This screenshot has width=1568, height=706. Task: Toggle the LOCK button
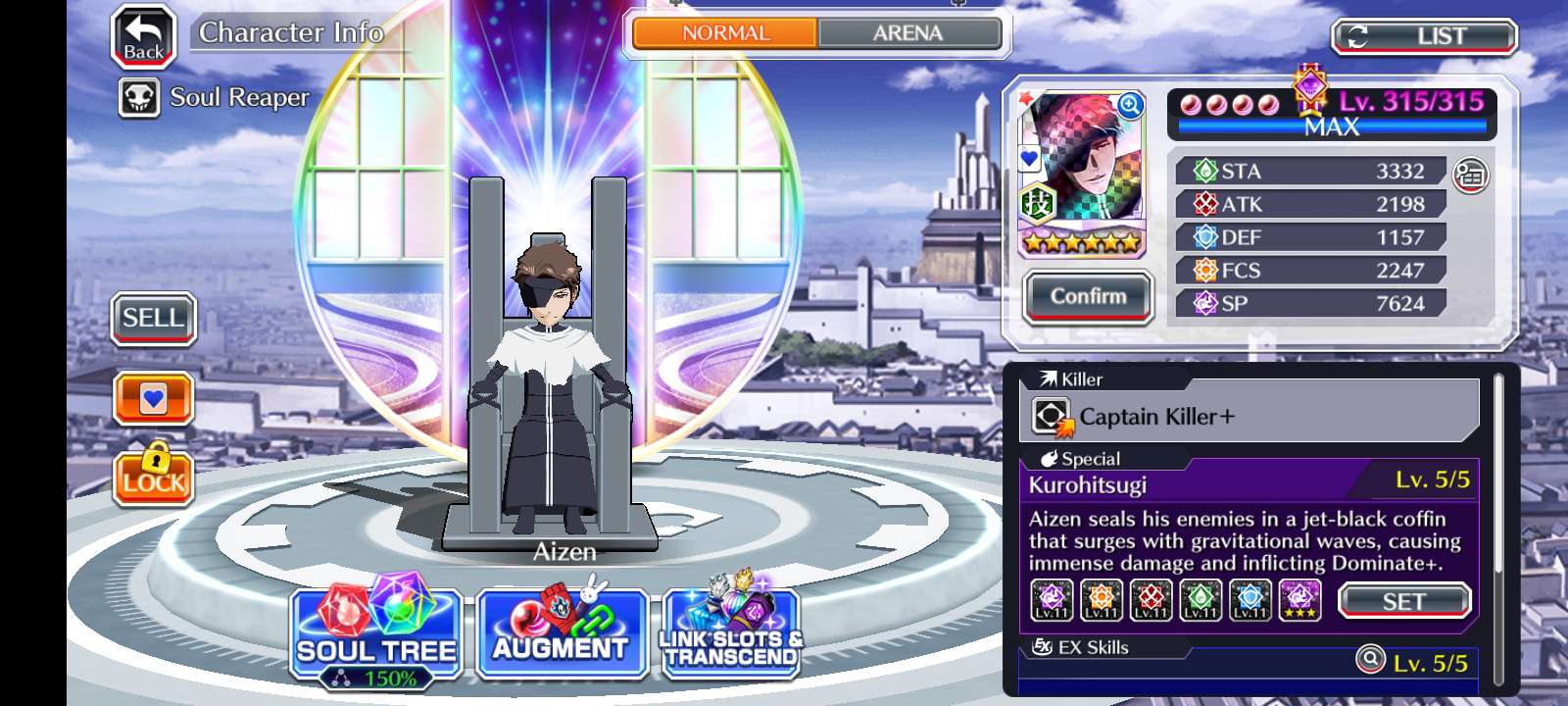[153, 476]
